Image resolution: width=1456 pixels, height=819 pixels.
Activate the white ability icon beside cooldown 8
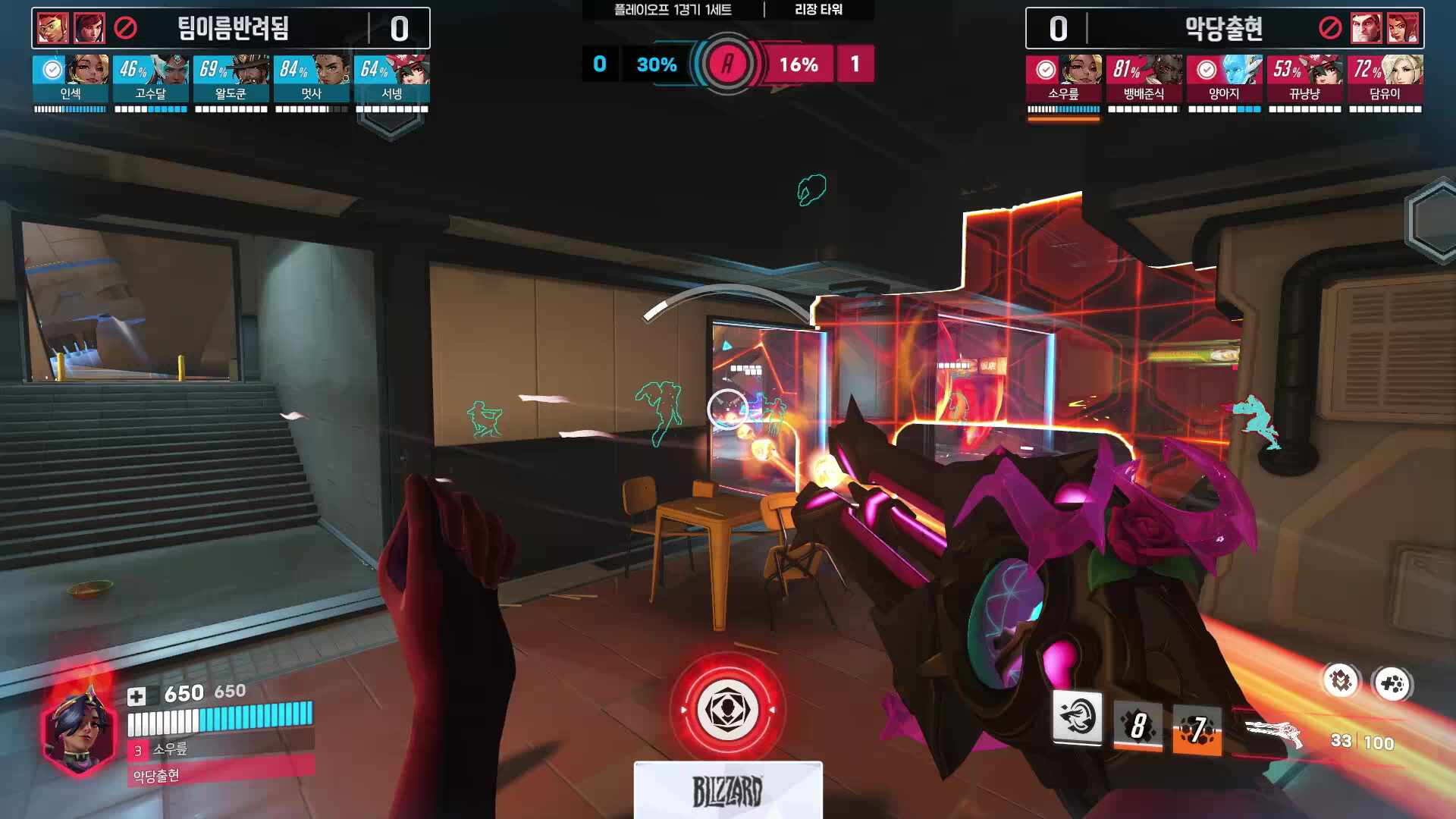(x=1077, y=717)
